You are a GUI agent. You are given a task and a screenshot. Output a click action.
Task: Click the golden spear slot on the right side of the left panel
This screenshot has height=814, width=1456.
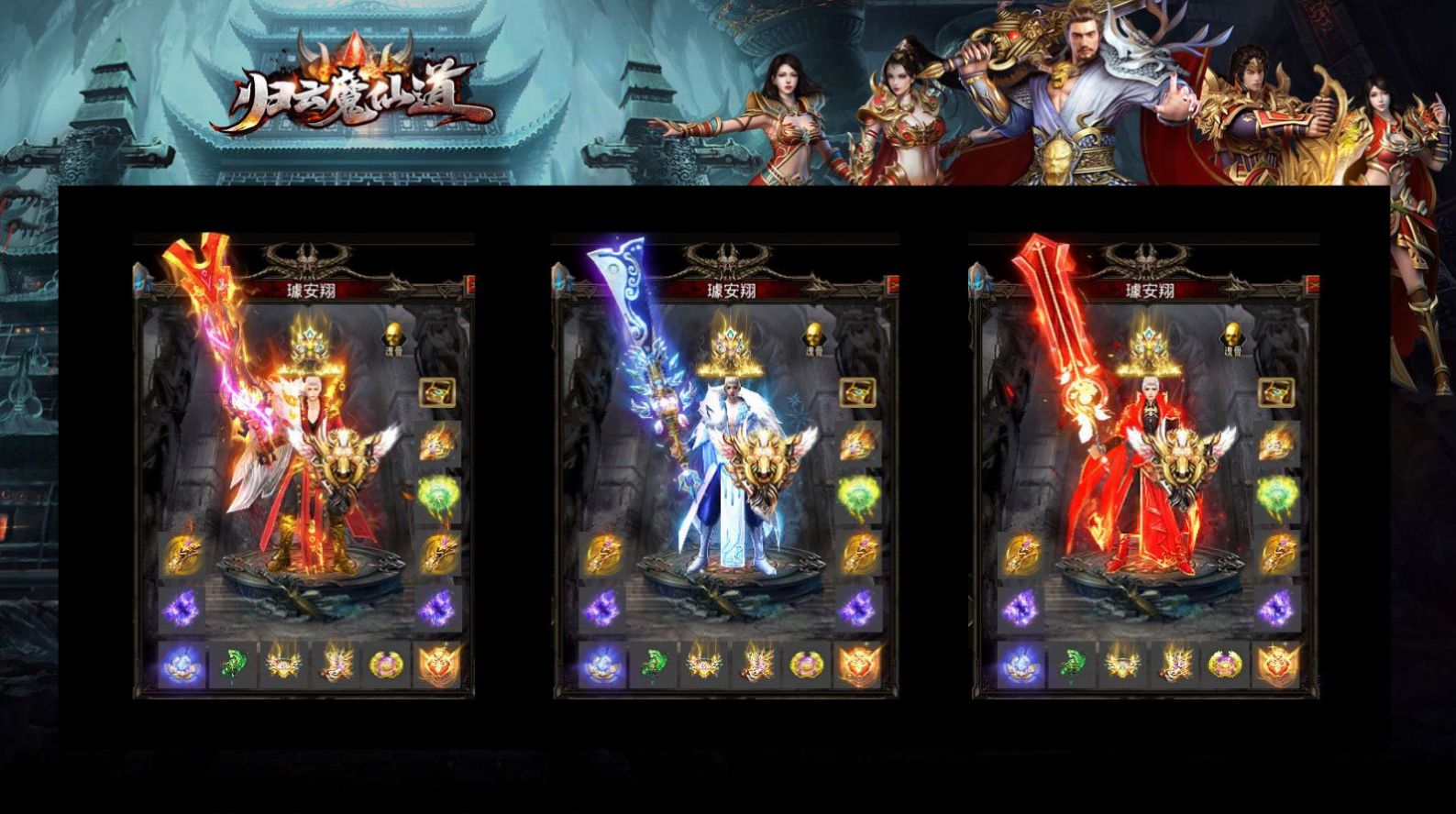(439, 554)
